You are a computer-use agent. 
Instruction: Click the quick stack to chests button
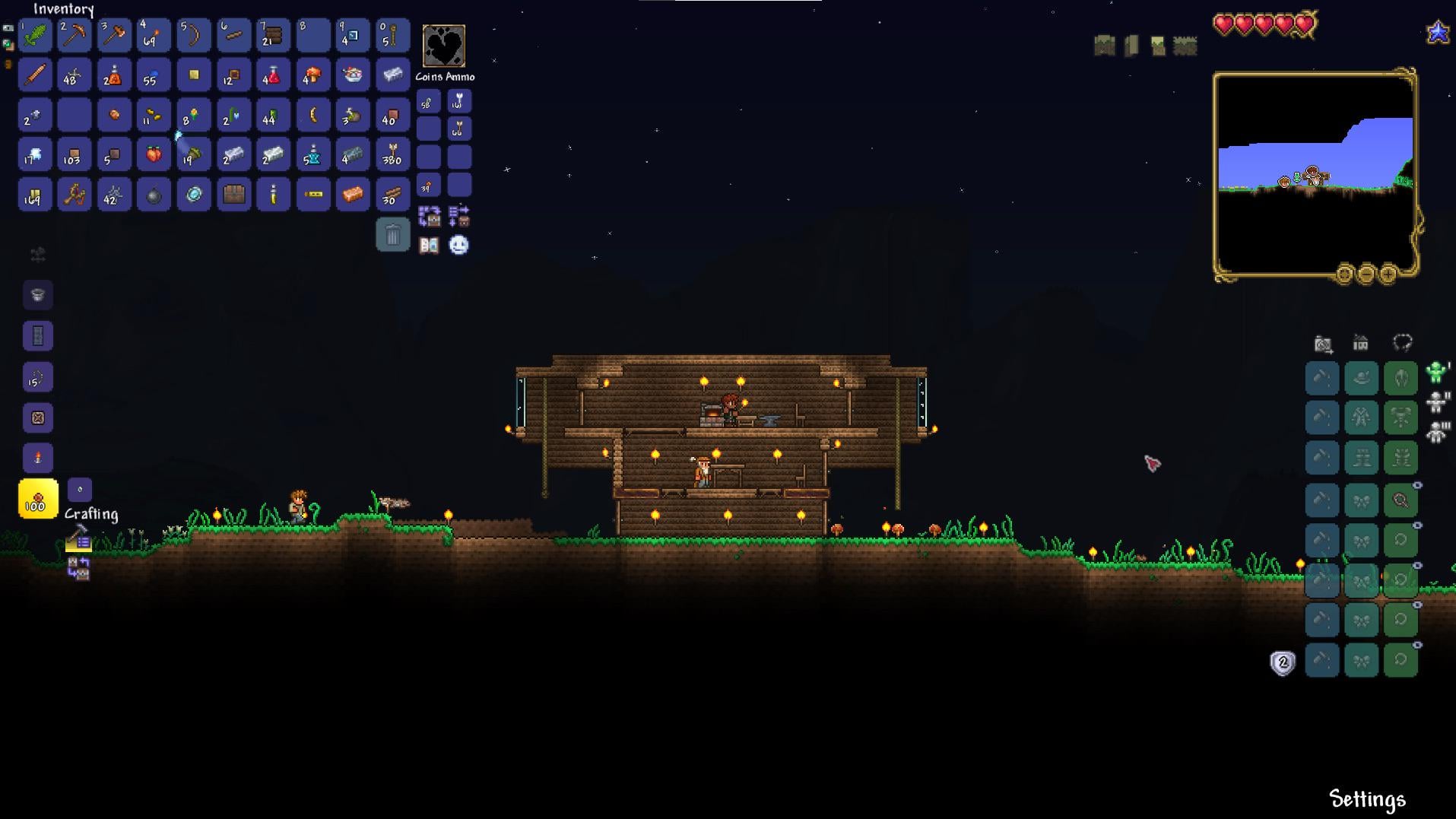click(429, 217)
